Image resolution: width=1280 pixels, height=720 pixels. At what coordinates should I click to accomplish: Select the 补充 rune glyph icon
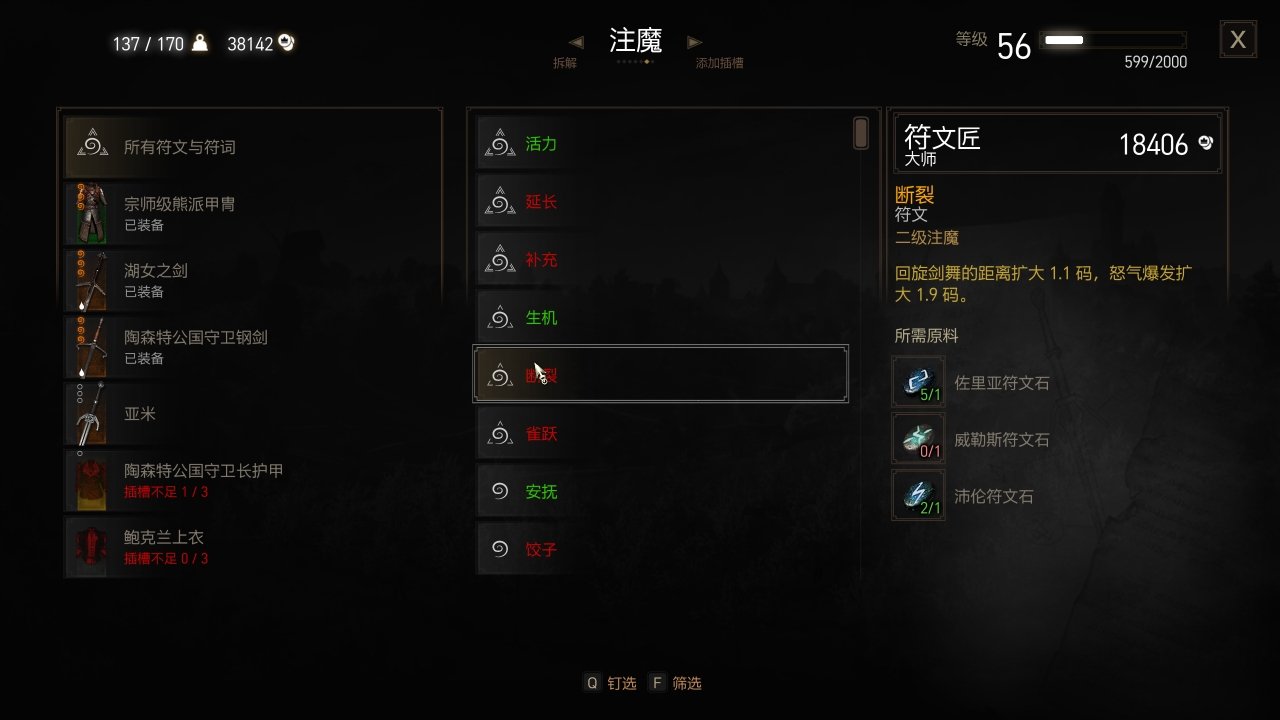click(498, 259)
